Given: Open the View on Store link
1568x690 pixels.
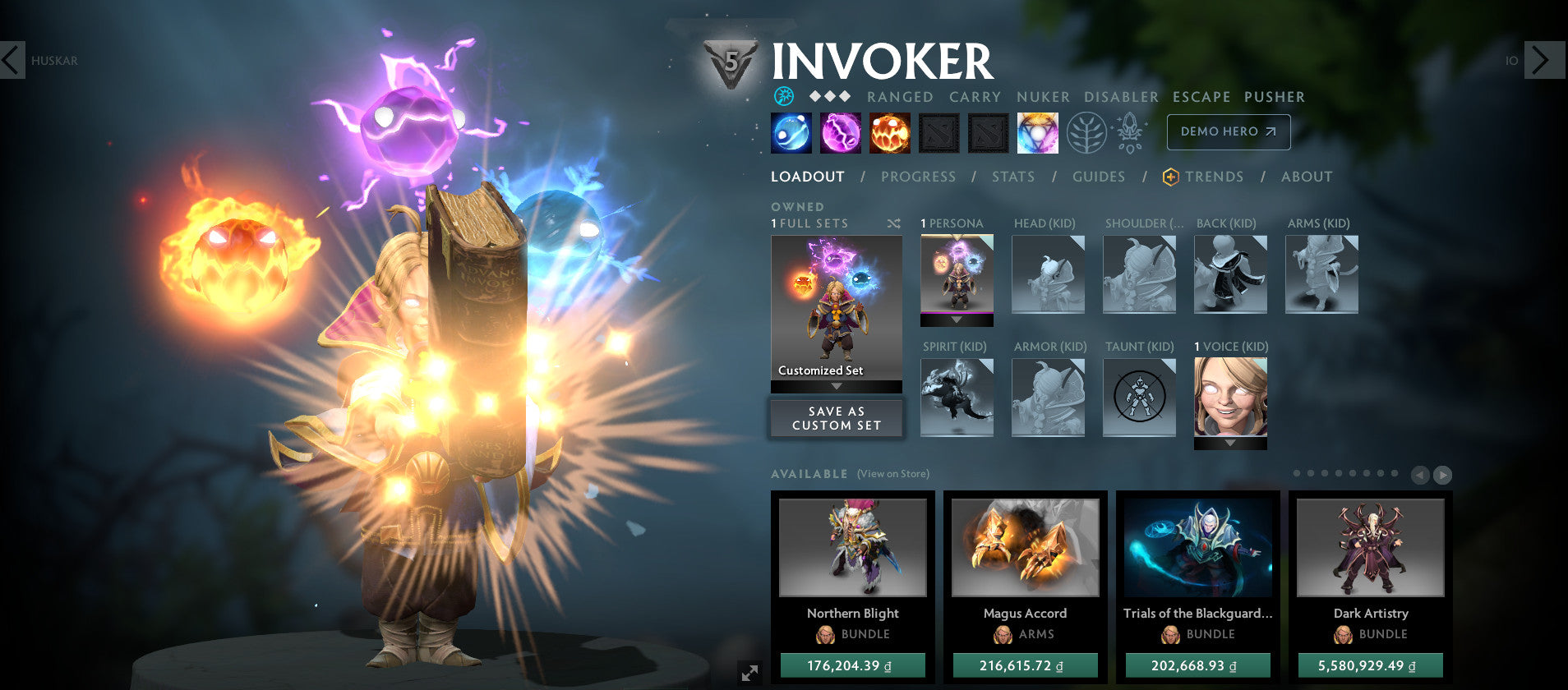Looking at the screenshot, I should point(892,474).
